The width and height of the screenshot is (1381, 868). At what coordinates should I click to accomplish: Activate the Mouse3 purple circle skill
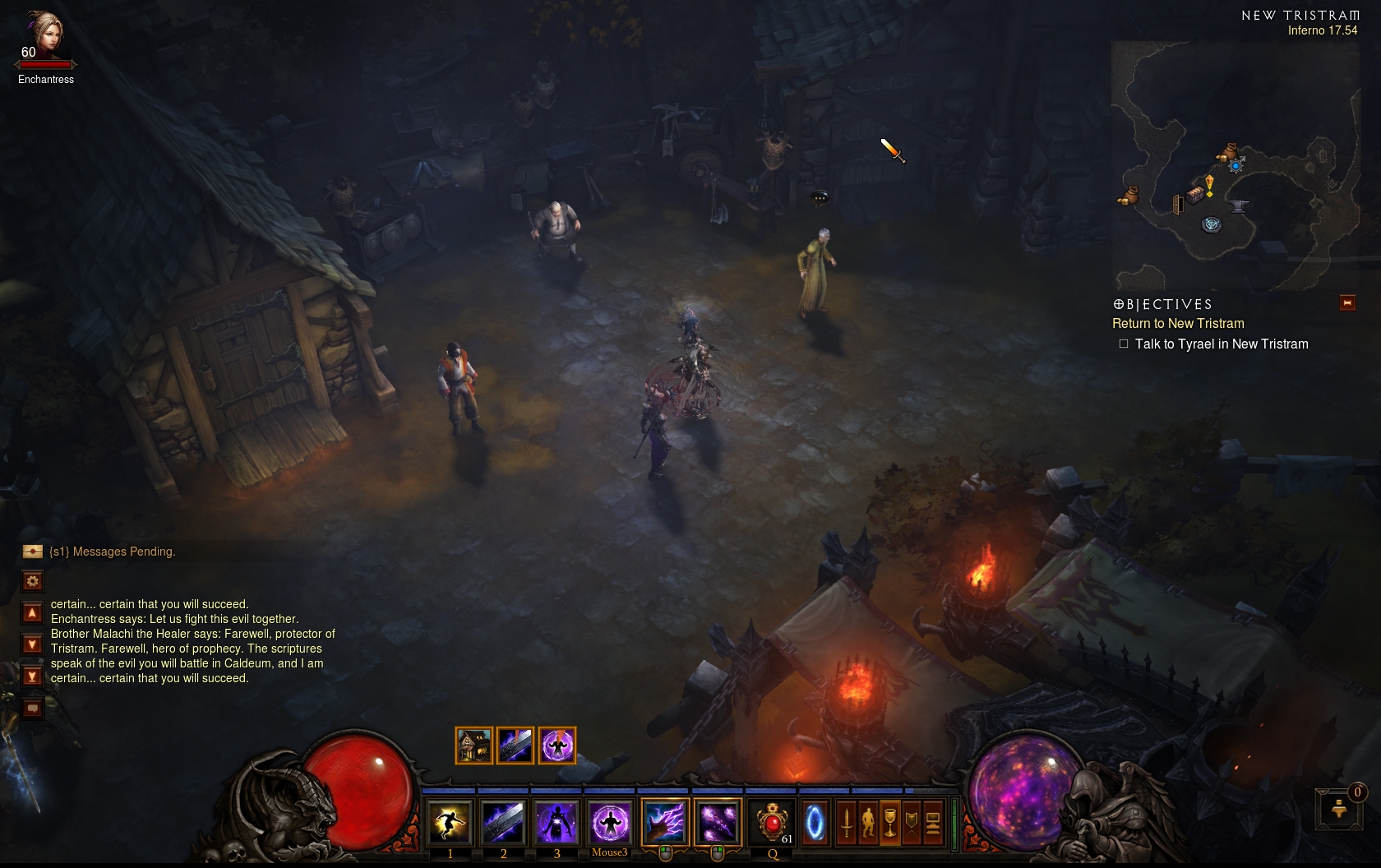click(610, 822)
